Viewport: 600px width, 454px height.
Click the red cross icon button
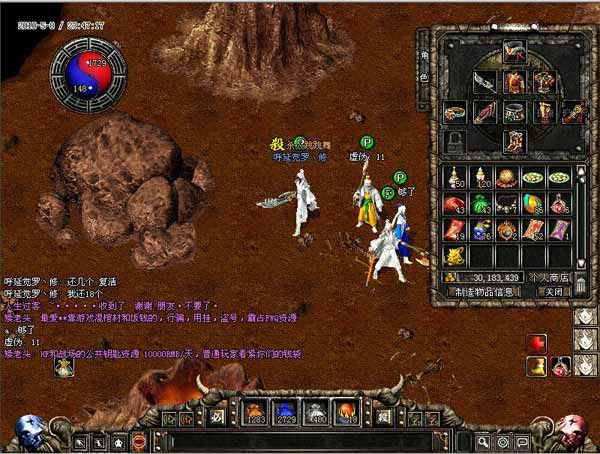click(537, 343)
